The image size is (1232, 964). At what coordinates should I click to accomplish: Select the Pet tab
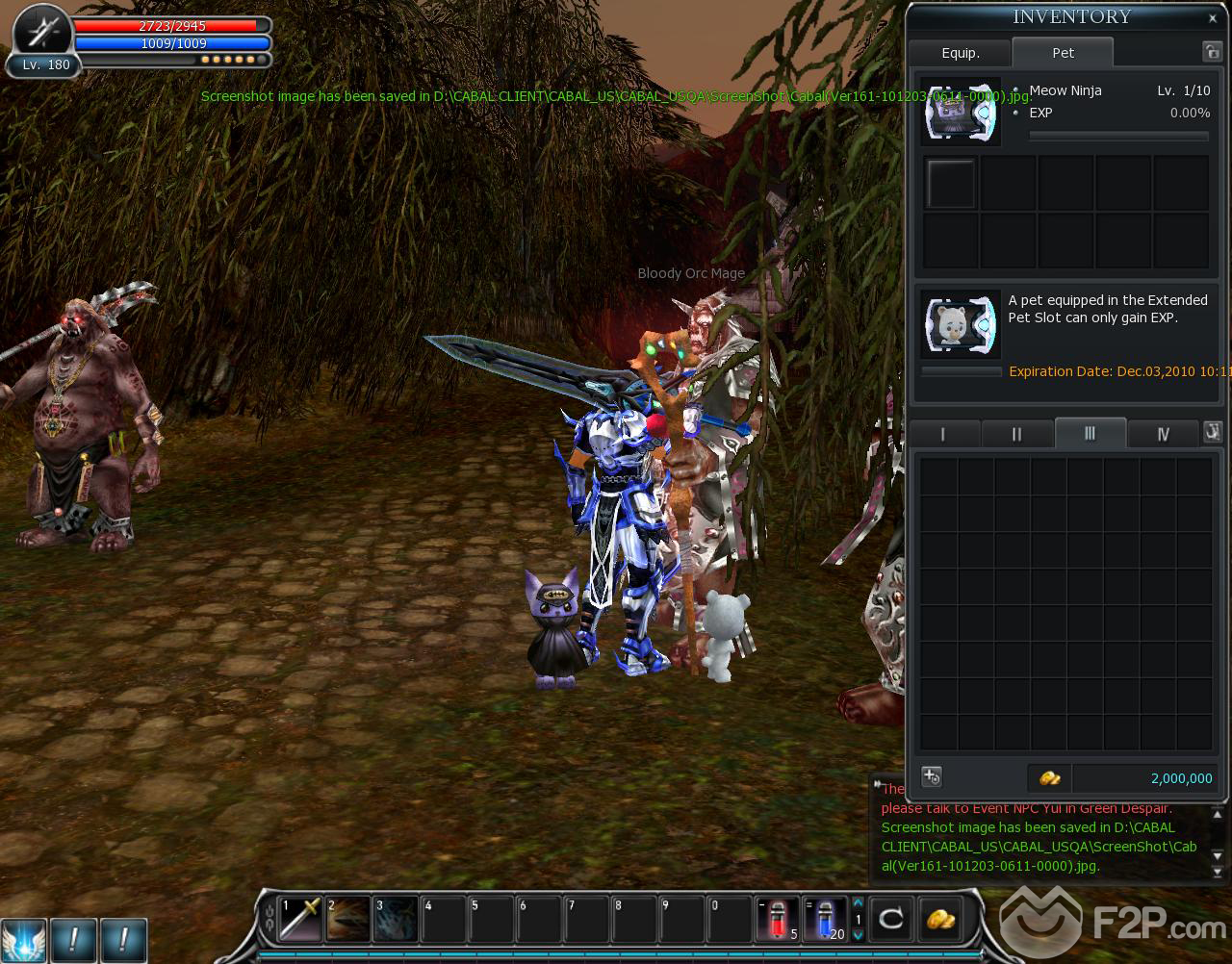pyautogui.click(x=1063, y=53)
